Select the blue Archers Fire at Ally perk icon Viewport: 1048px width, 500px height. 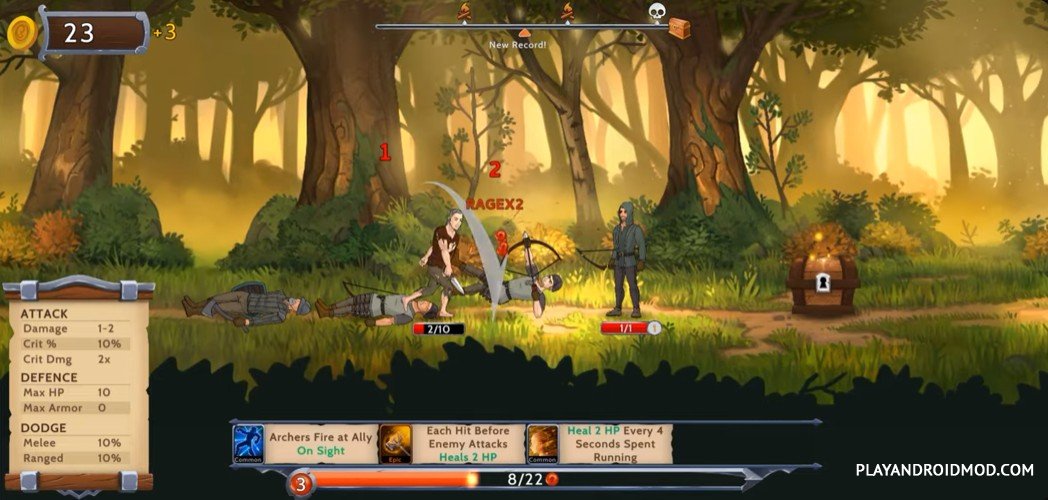click(248, 443)
